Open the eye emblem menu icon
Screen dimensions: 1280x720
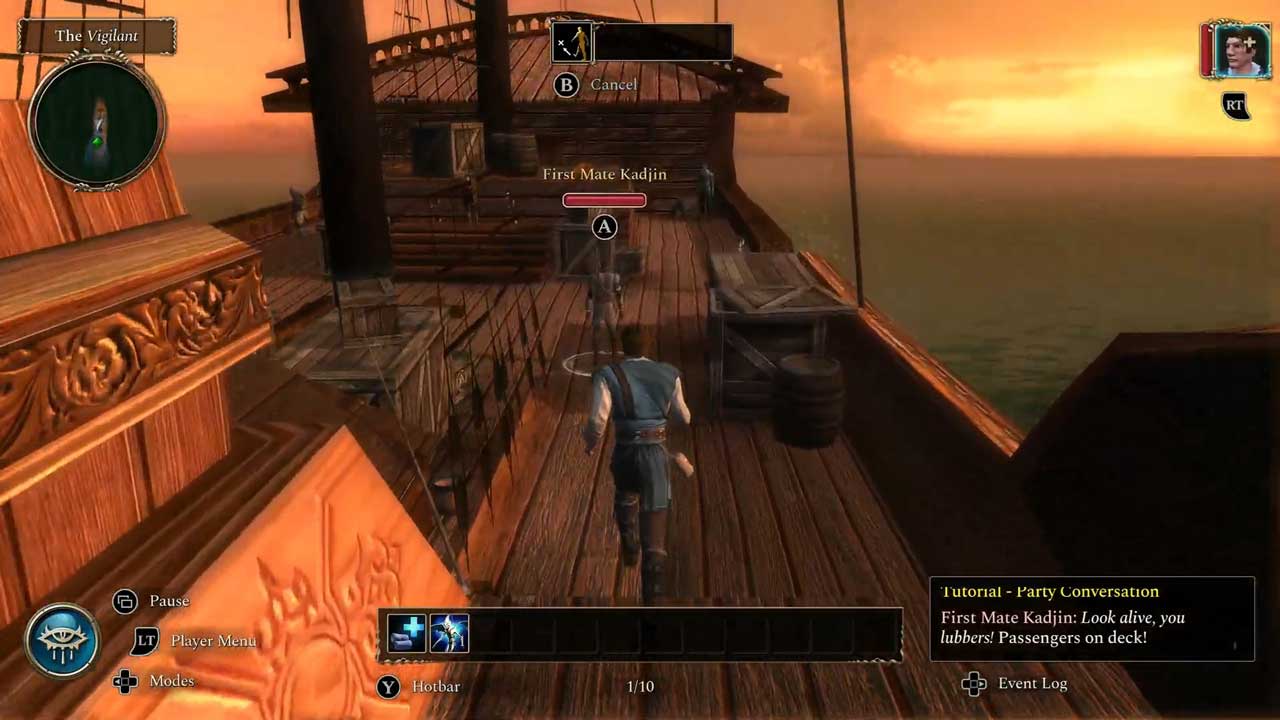pyautogui.click(x=63, y=640)
